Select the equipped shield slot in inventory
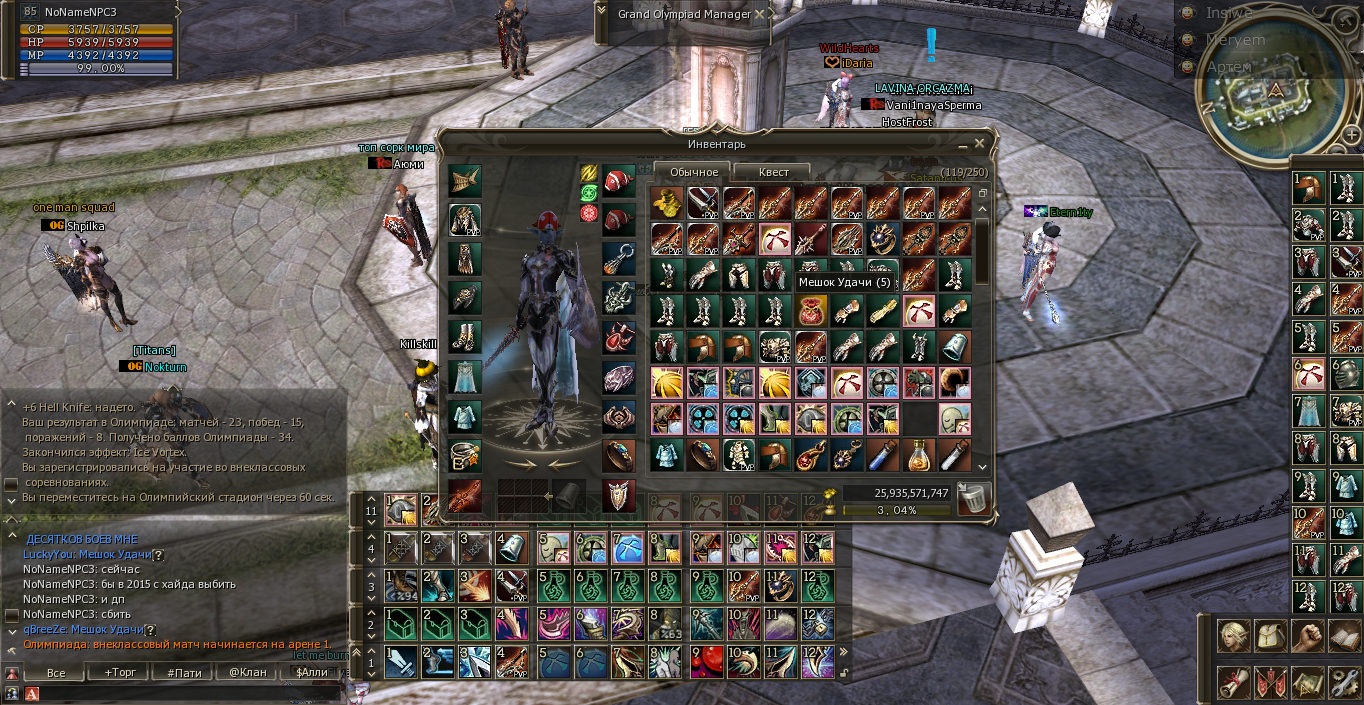This screenshot has width=1364, height=705. [x=618, y=494]
